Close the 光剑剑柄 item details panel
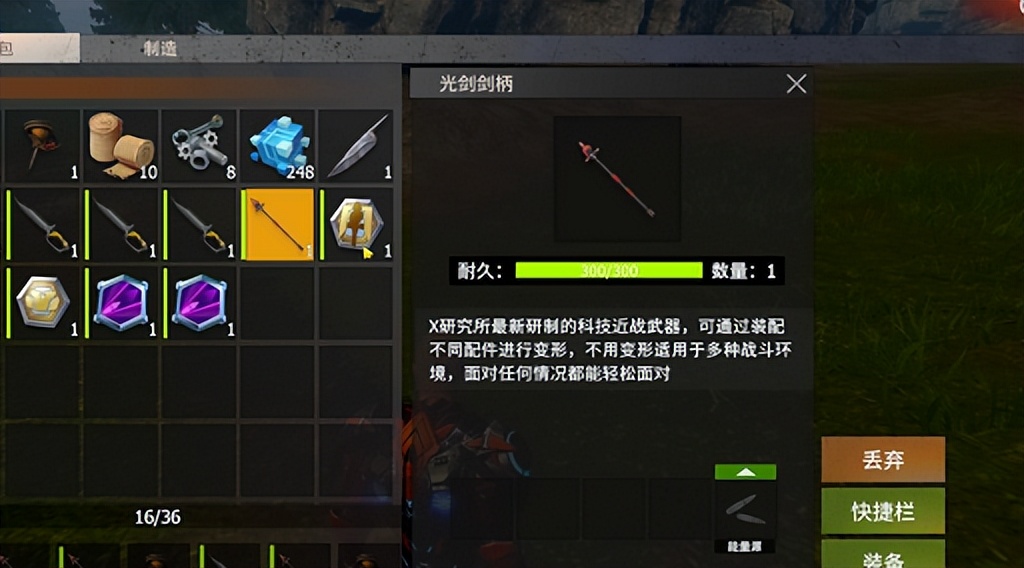 796,84
